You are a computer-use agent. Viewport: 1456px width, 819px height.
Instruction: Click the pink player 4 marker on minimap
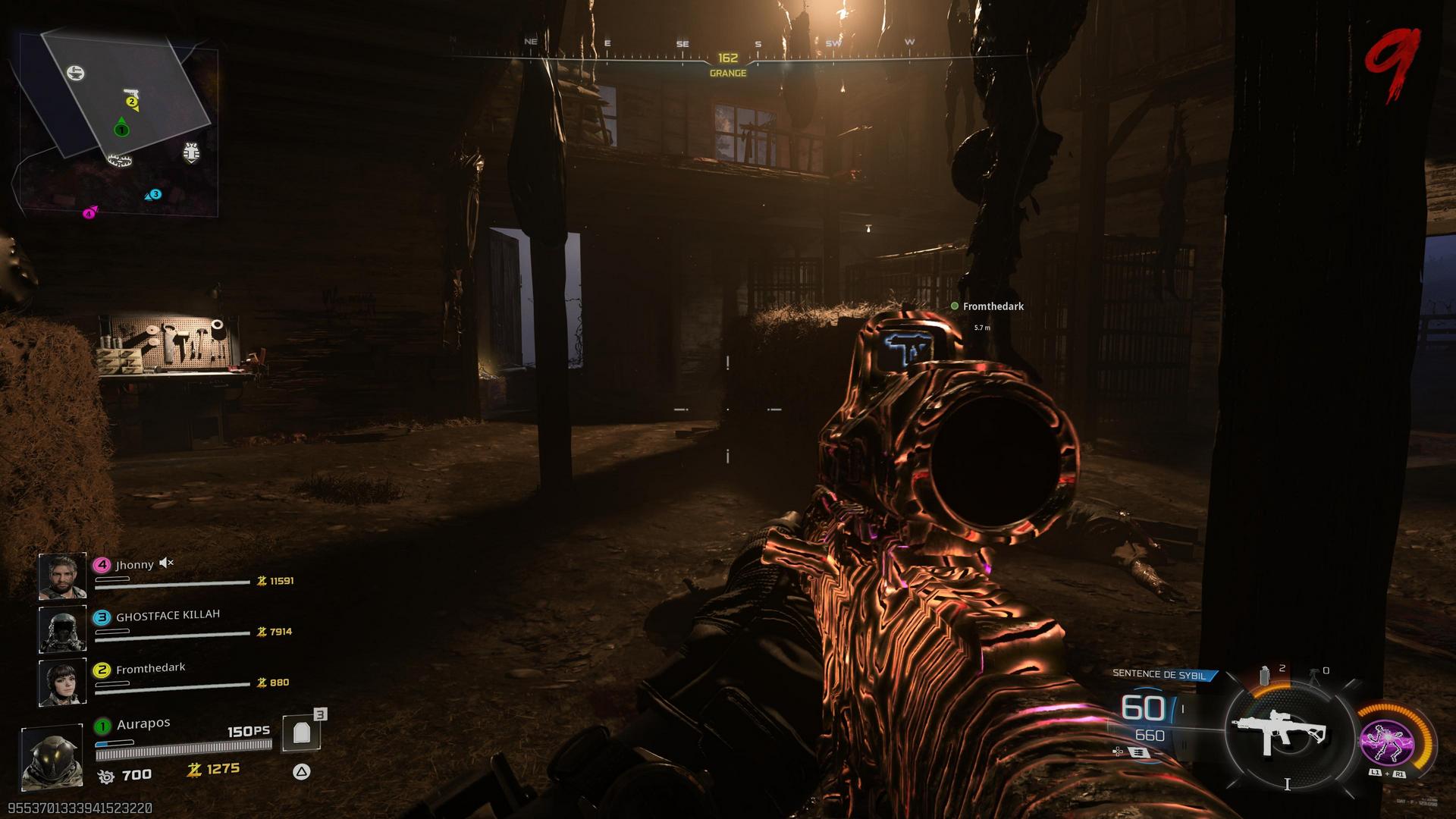click(89, 213)
